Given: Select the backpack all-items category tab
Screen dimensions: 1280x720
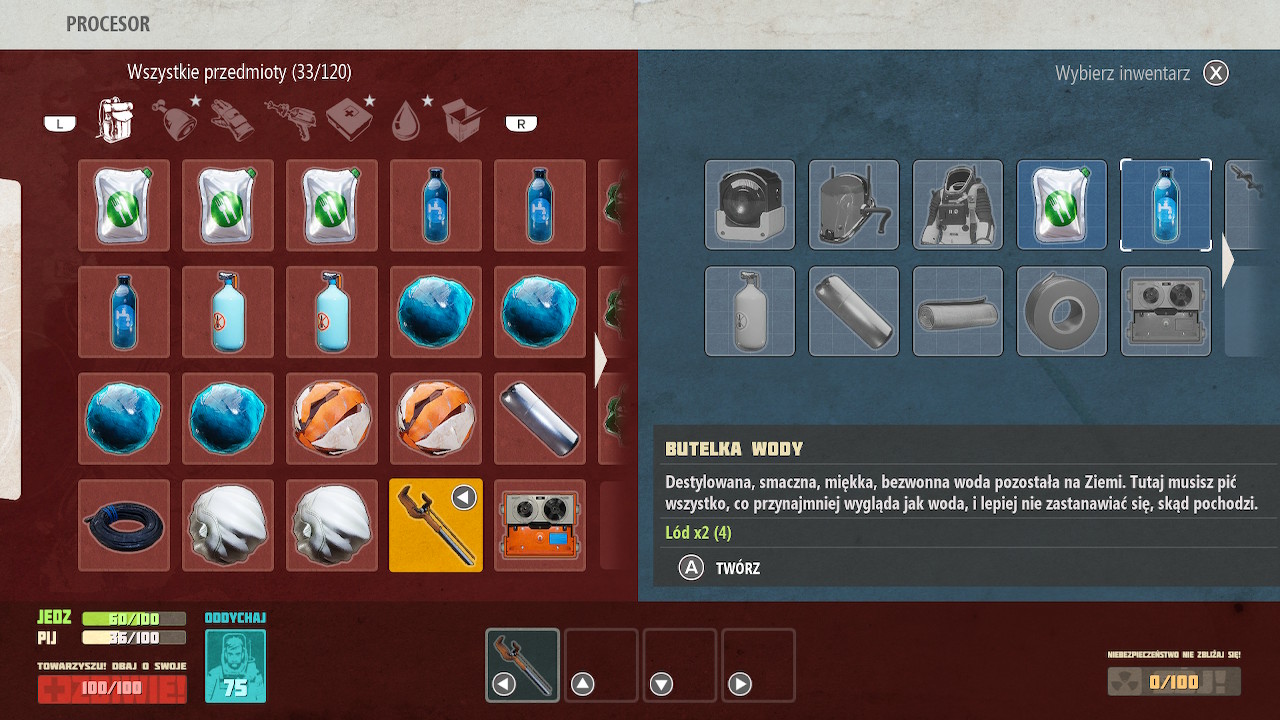Looking at the screenshot, I should pos(114,120).
